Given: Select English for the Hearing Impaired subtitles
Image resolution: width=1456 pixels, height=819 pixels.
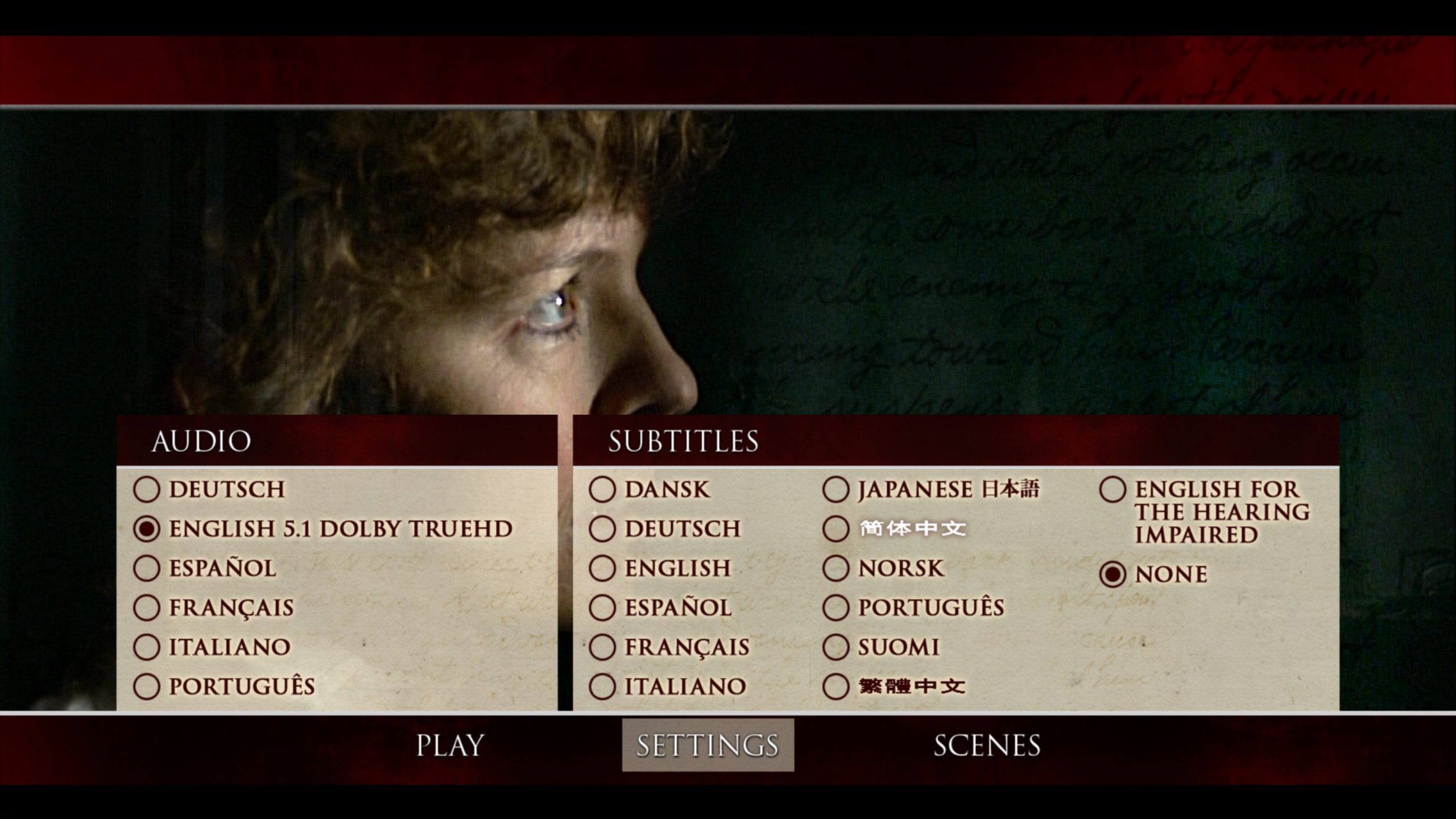Looking at the screenshot, I should [1113, 490].
